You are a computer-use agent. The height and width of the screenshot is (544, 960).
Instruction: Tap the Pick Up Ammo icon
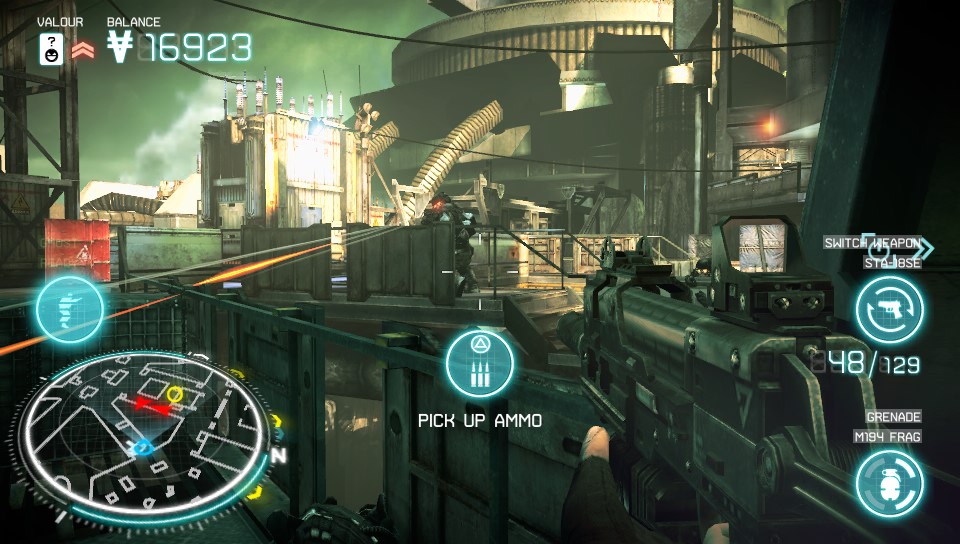479,364
